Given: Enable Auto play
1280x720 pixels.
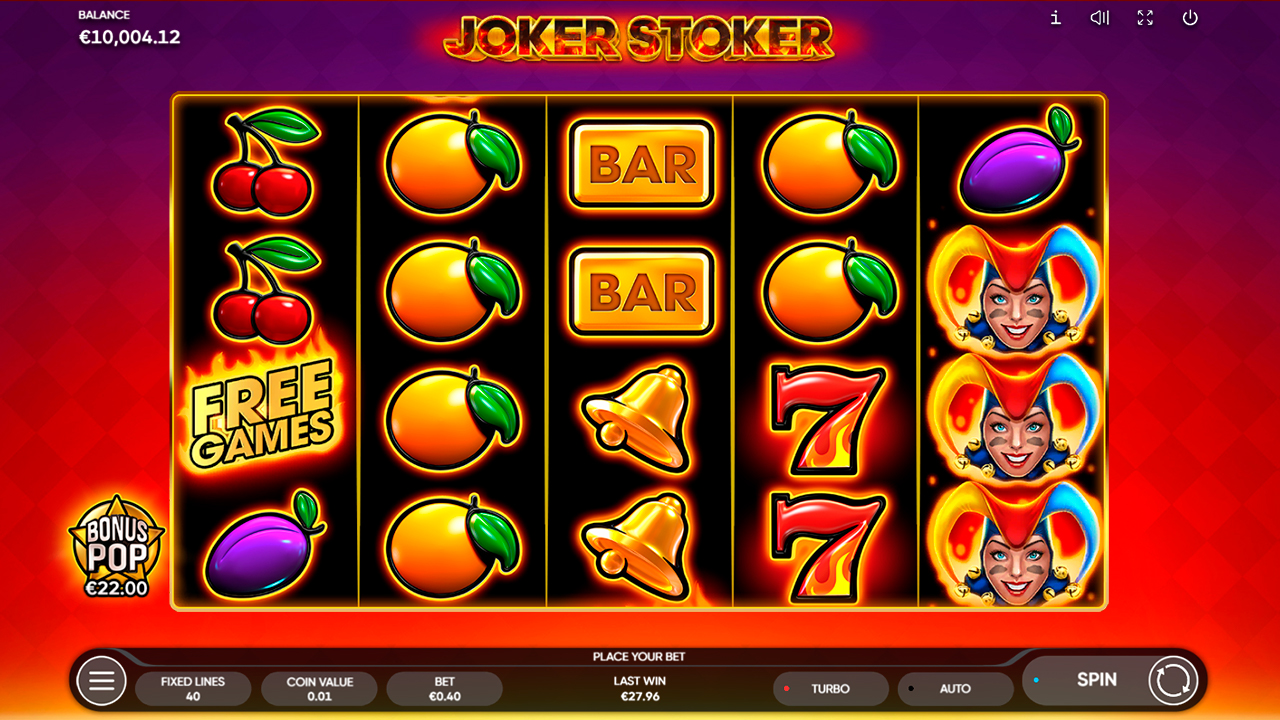Looking at the screenshot, I should 956,688.
